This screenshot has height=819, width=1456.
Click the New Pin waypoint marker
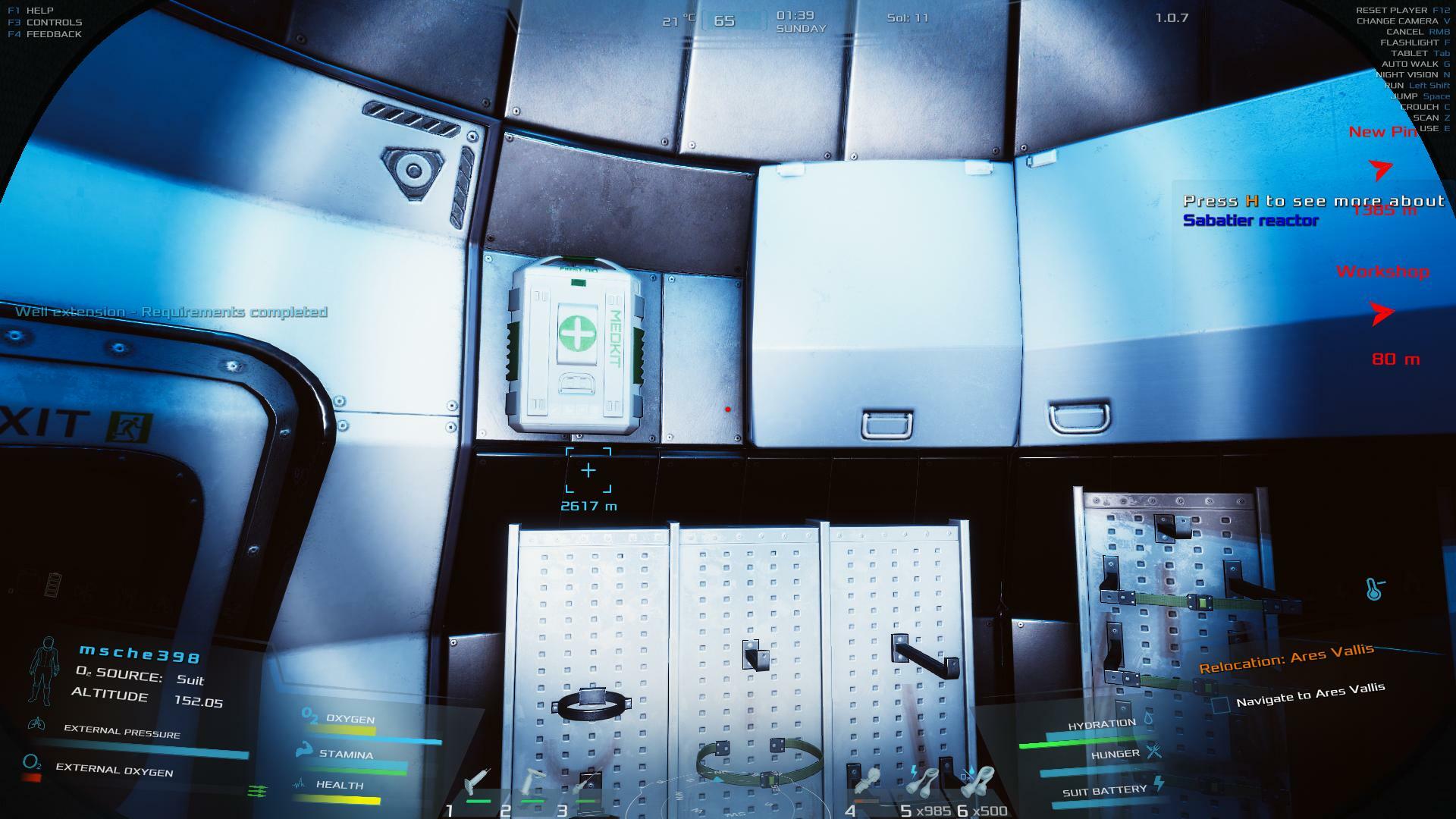click(1382, 168)
